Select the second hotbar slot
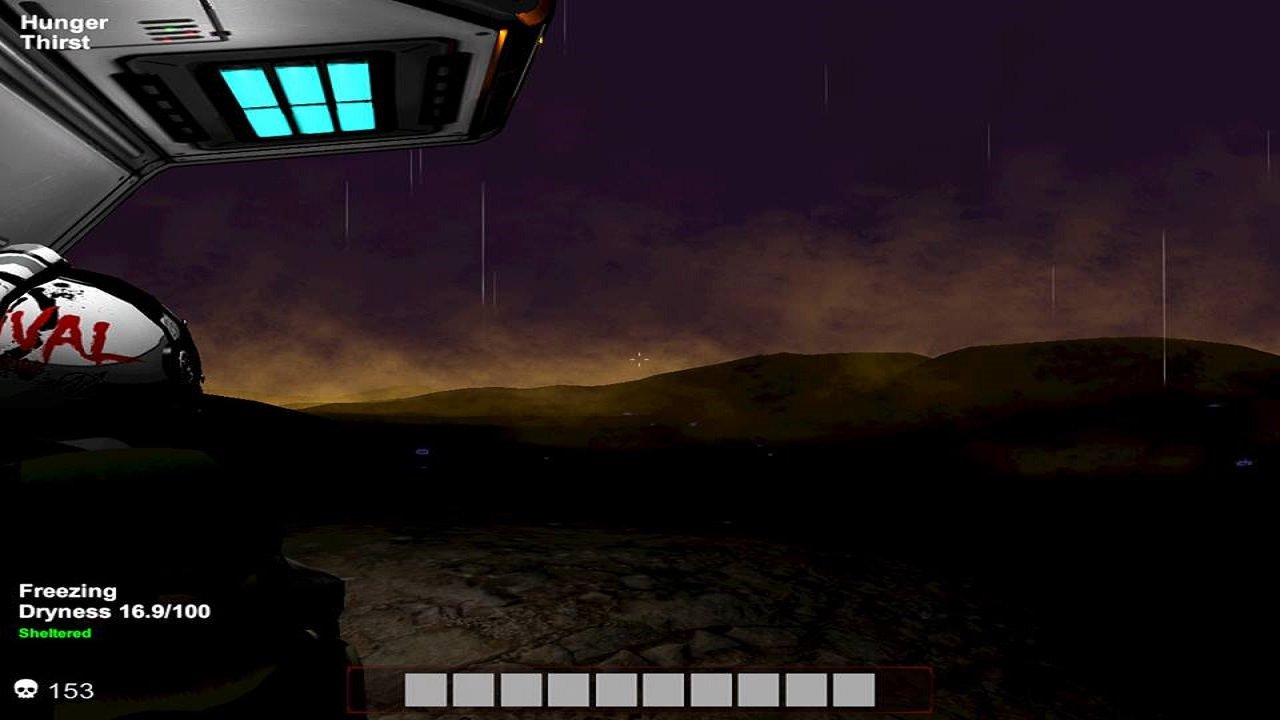Screen dimensions: 1280x720 [475, 690]
